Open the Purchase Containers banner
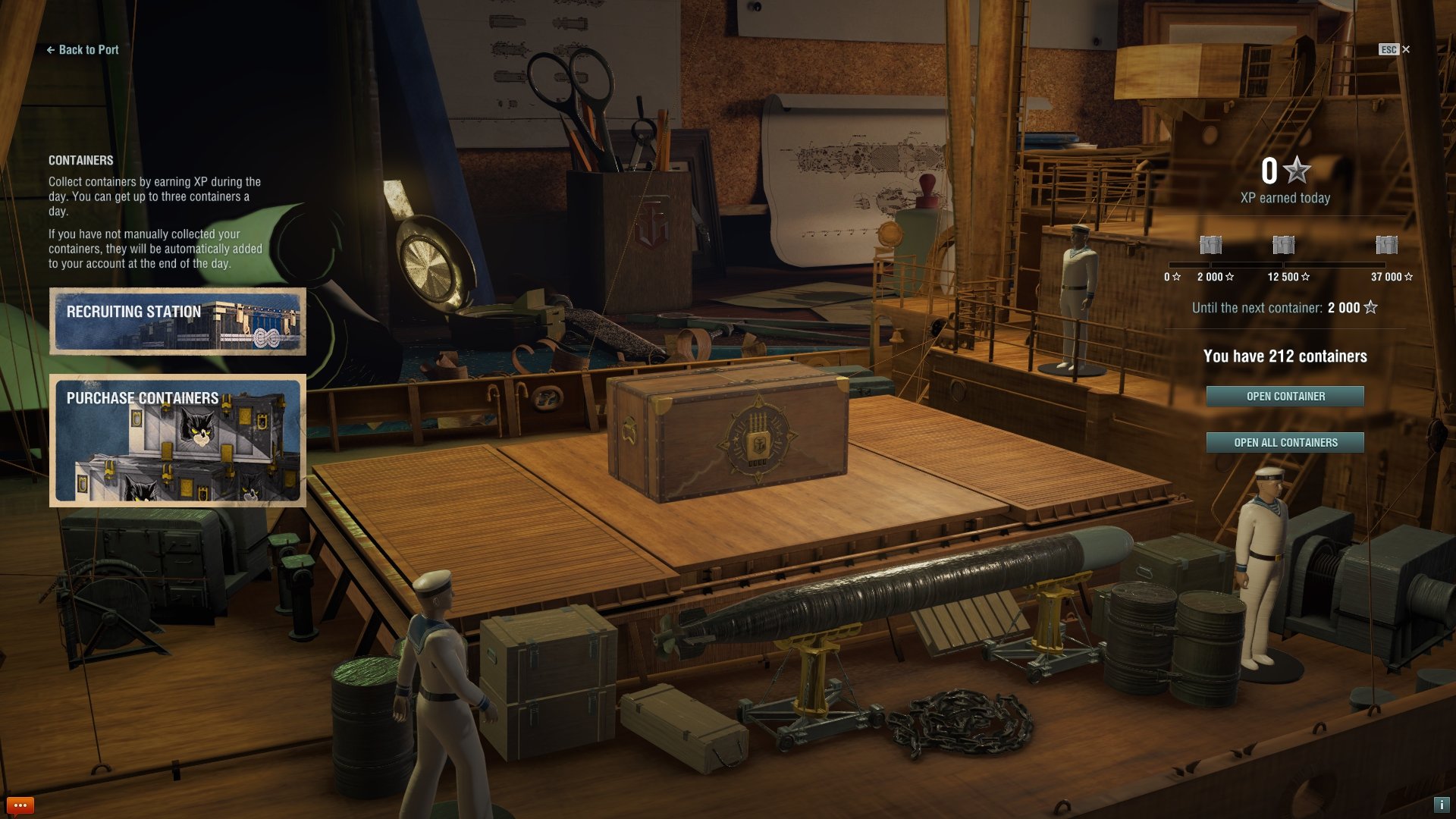Image resolution: width=1456 pixels, height=819 pixels. point(177,440)
